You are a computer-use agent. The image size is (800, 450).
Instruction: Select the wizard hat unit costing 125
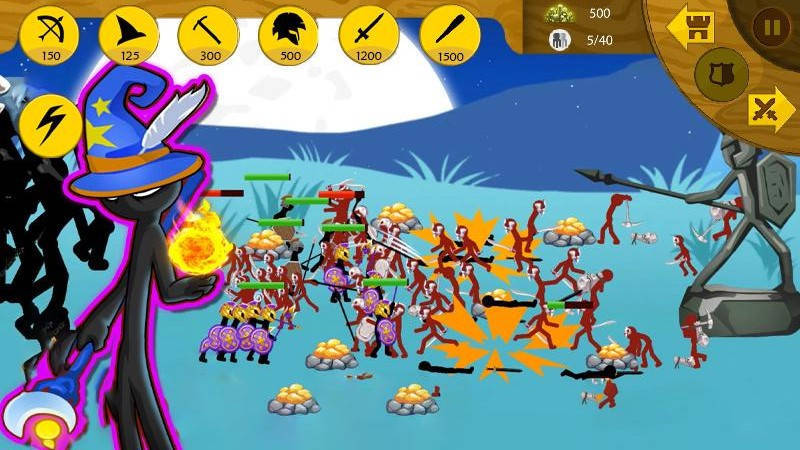(128, 34)
